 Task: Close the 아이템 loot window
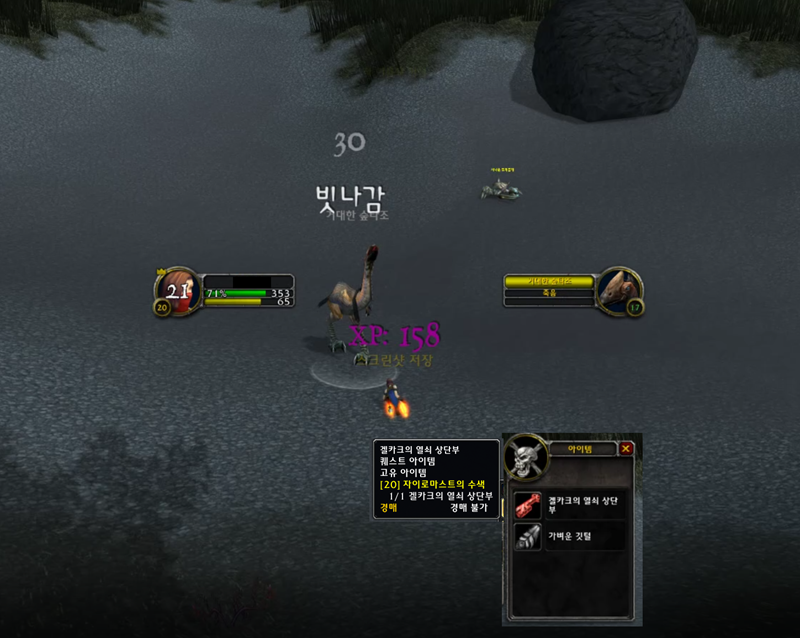626,449
